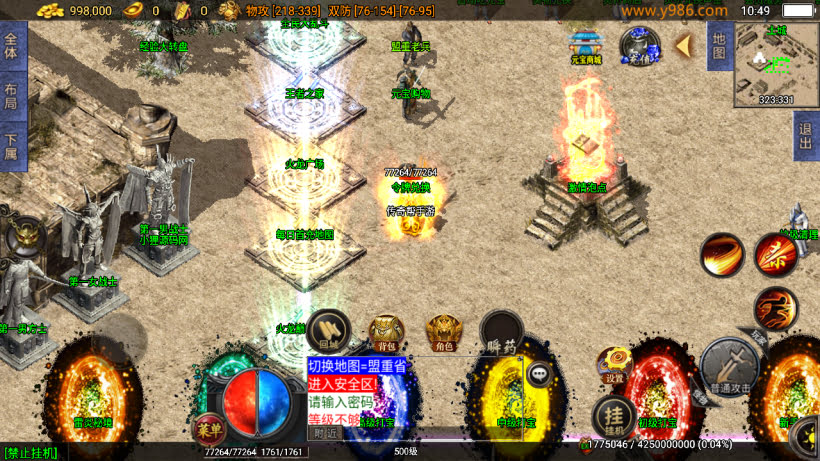Open the 菜单 menu button
Image resolution: width=820 pixels, height=461 pixels.
coord(209,427)
